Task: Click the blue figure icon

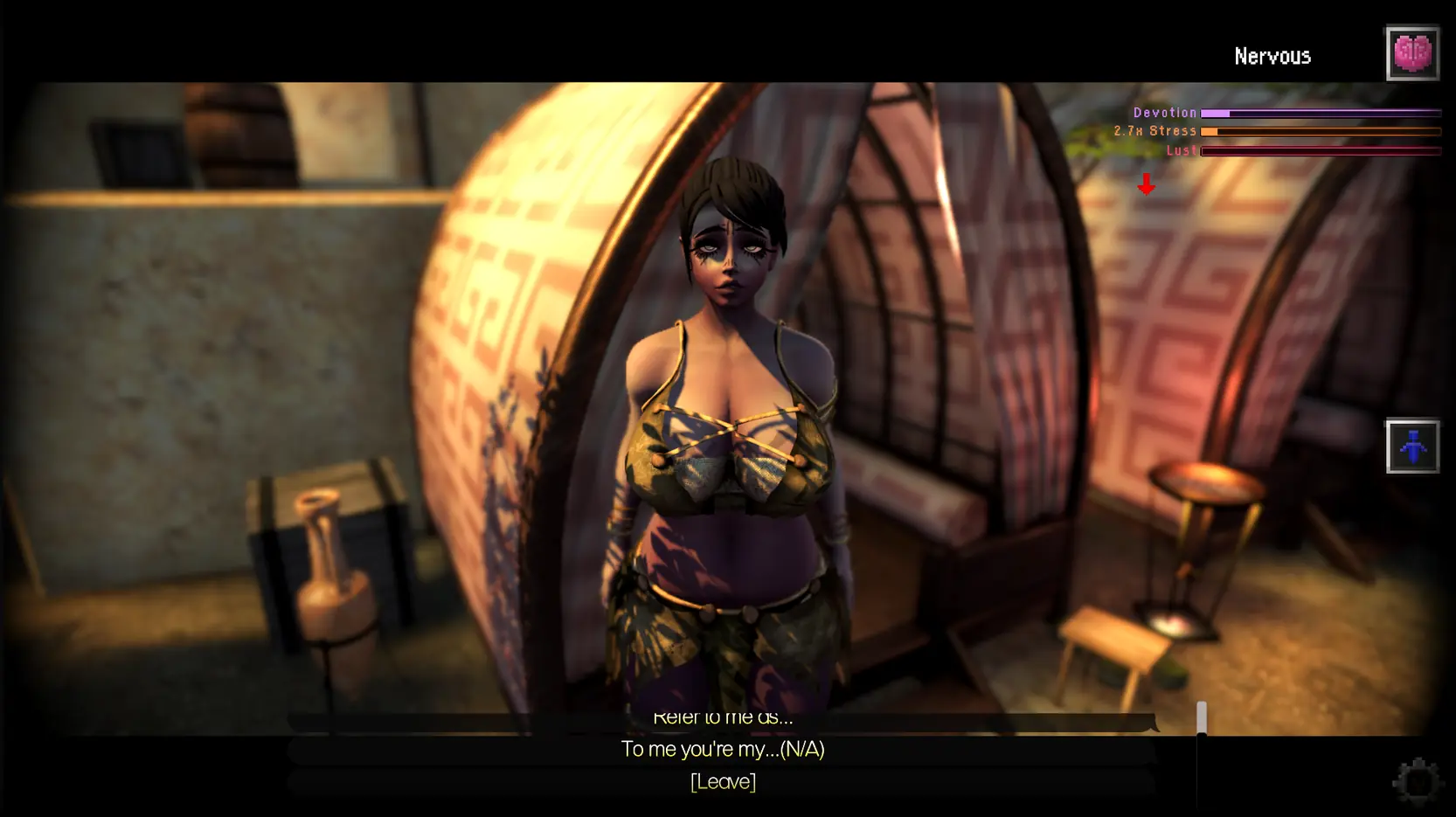Action: 1411,447
